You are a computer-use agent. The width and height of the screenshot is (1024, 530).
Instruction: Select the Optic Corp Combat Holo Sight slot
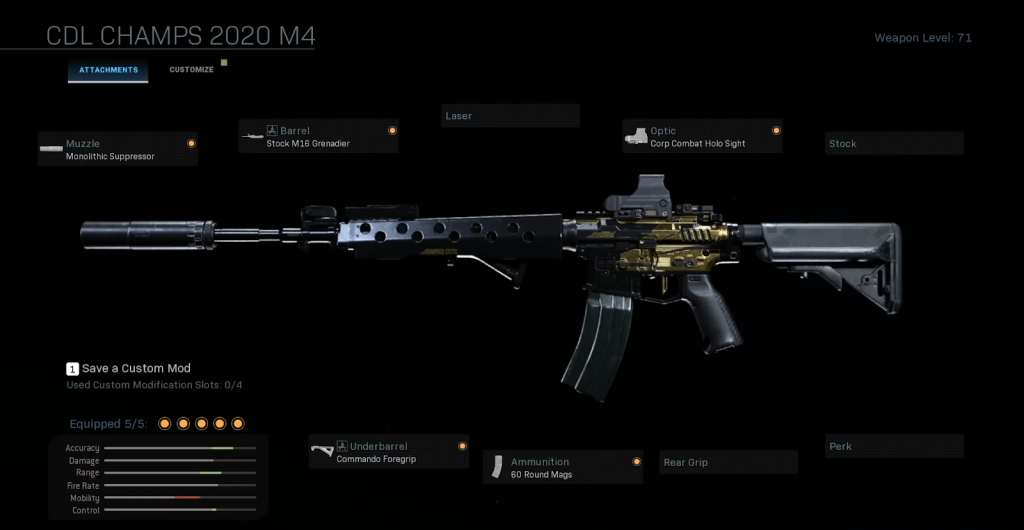click(702, 136)
